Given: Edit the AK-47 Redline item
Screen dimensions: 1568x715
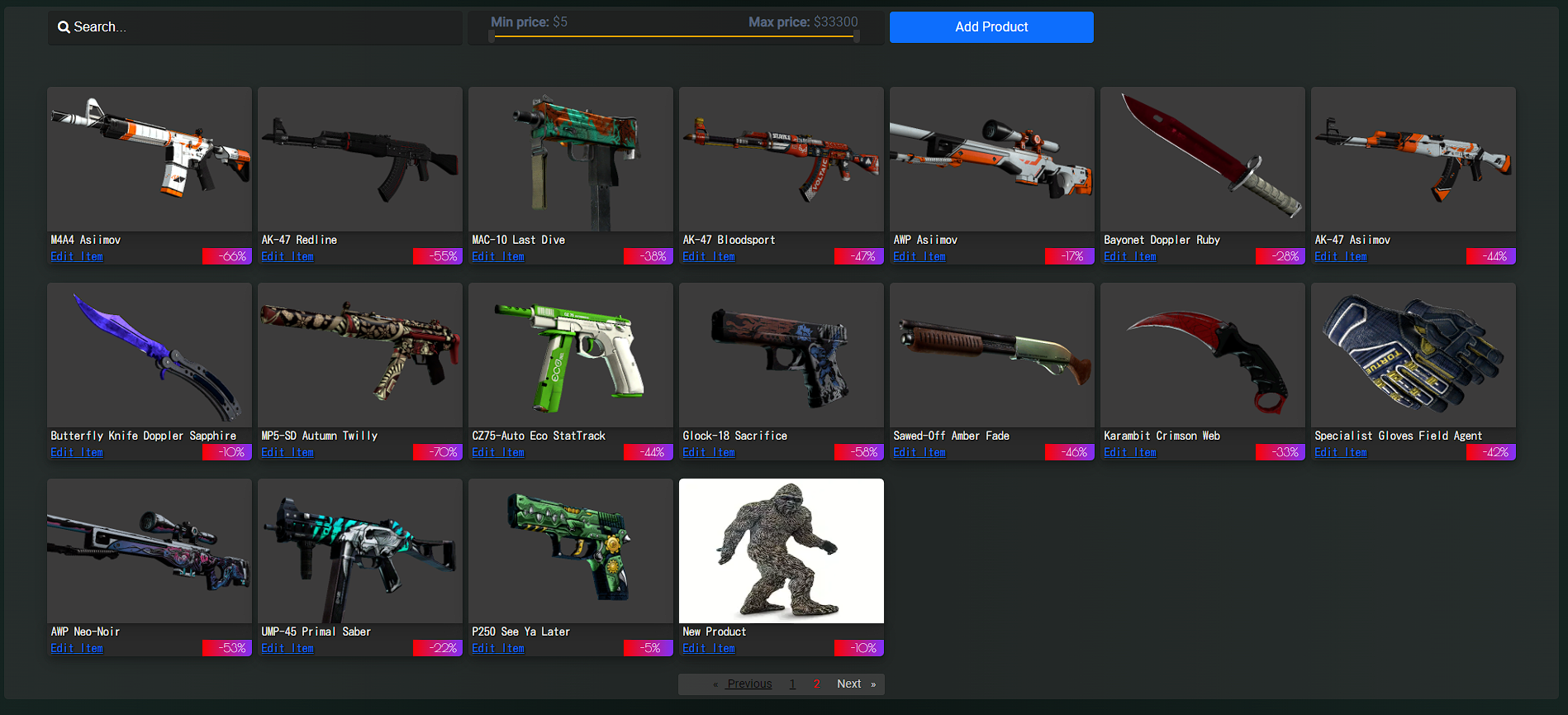Looking at the screenshot, I should tap(287, 256).
